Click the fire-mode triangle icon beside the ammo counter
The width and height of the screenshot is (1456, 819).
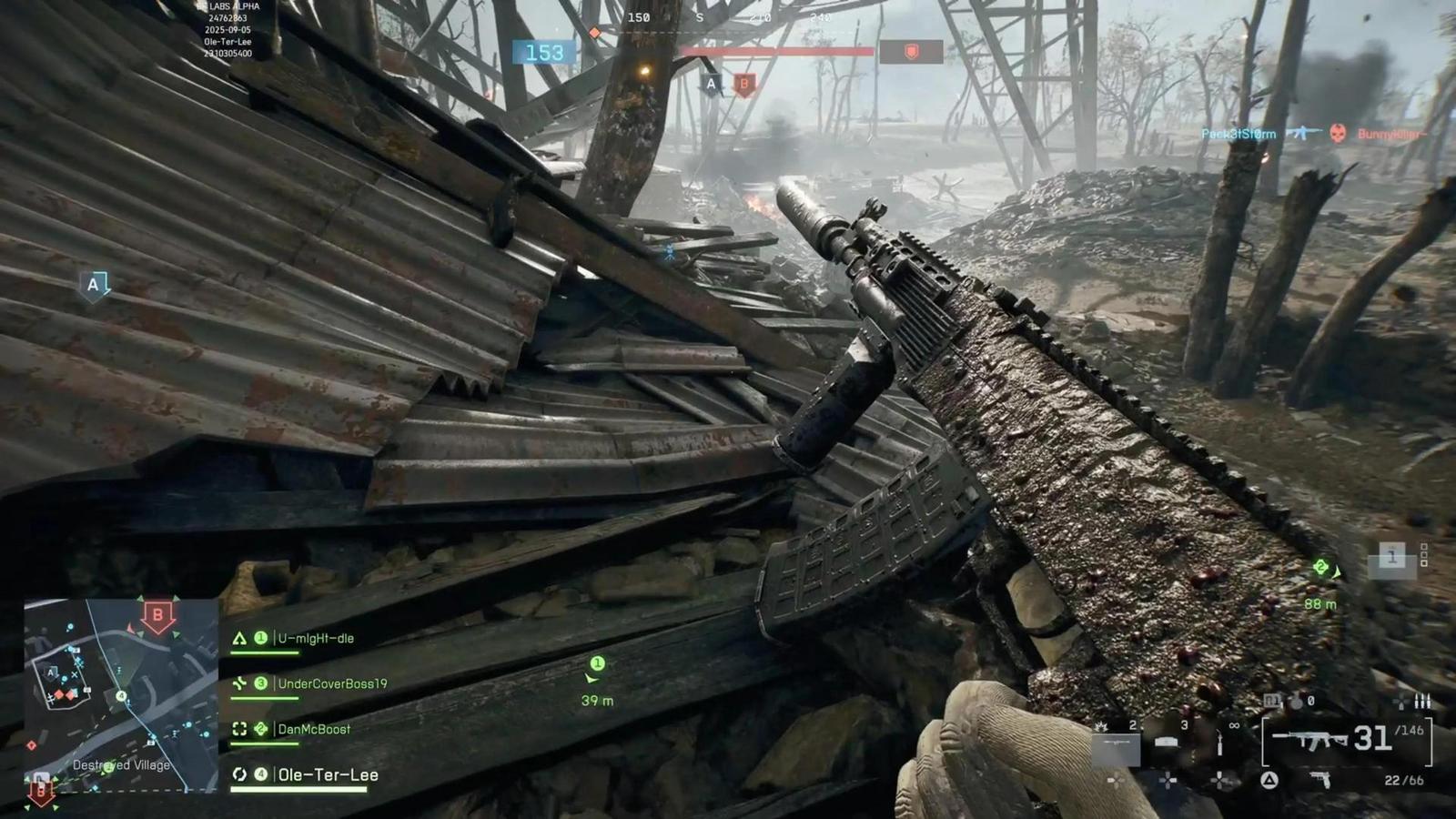(x=1269, y=779)
